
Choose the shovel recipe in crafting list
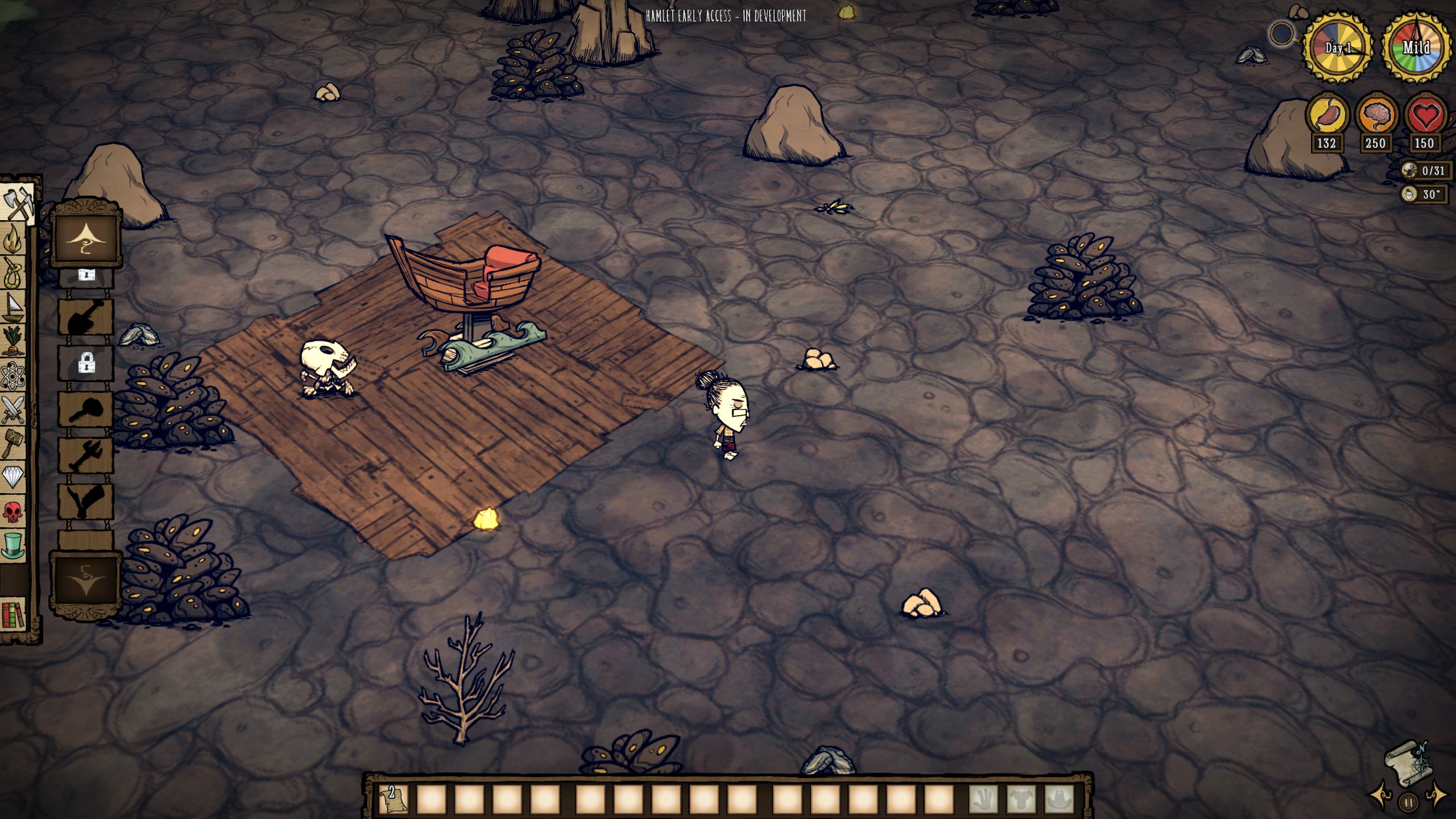click(86, 317)
